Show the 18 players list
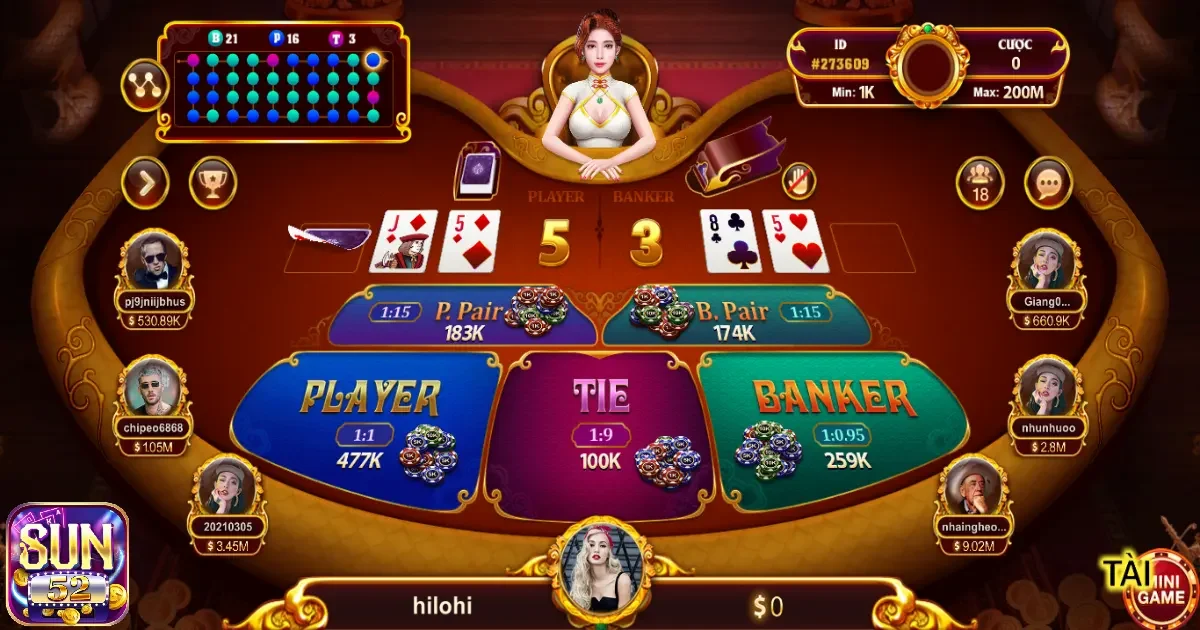 pos(980,183)
